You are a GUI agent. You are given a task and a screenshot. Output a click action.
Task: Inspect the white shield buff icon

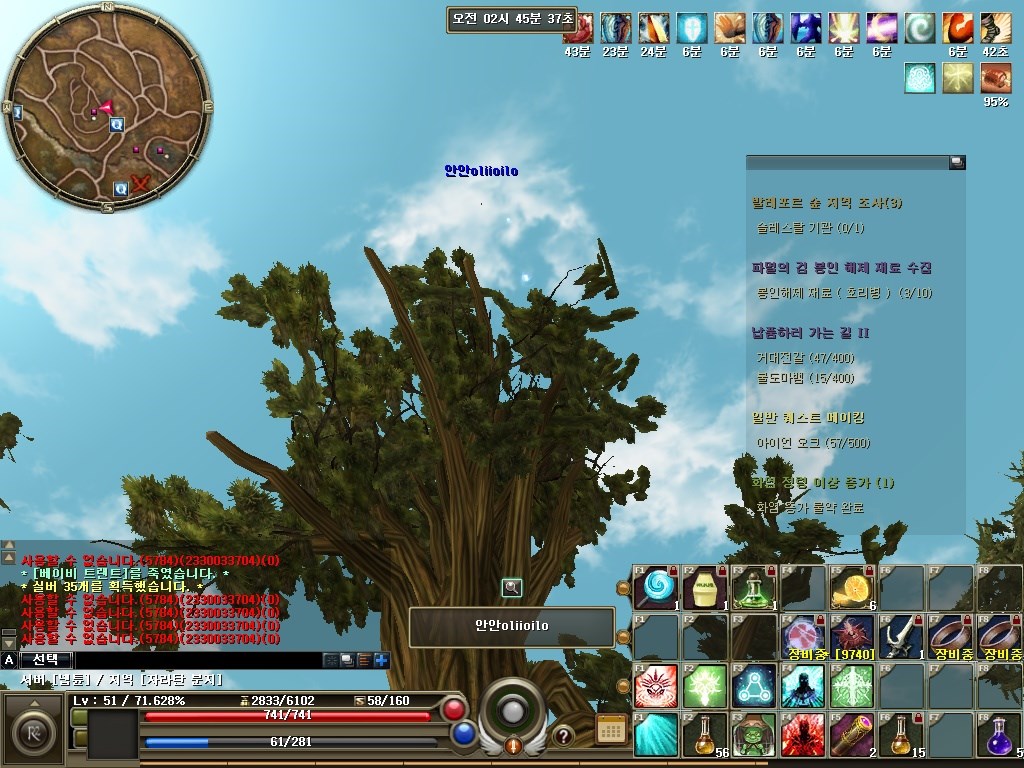click(x=692, y=28)
